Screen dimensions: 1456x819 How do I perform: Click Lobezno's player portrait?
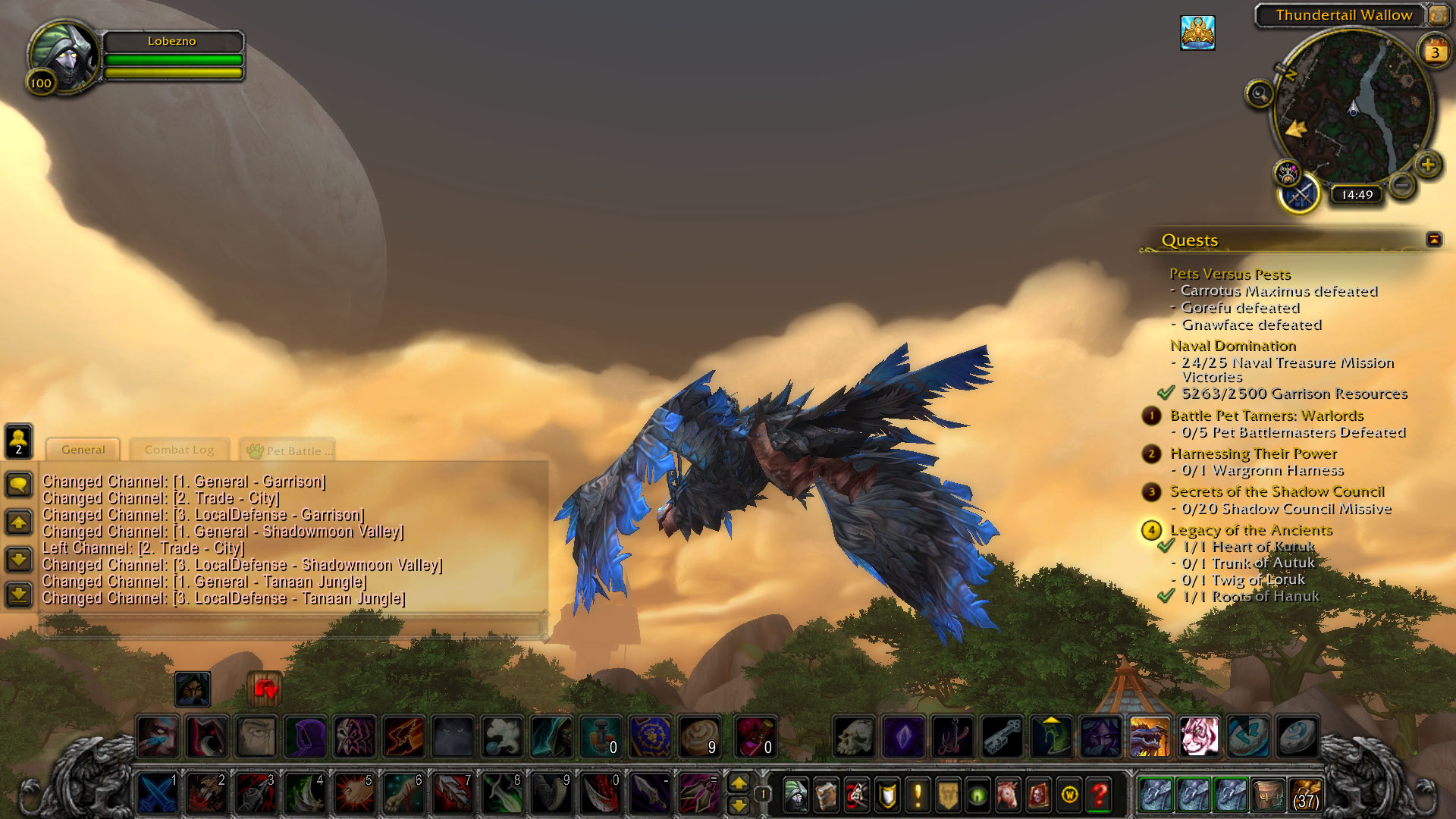click(64, 57)
